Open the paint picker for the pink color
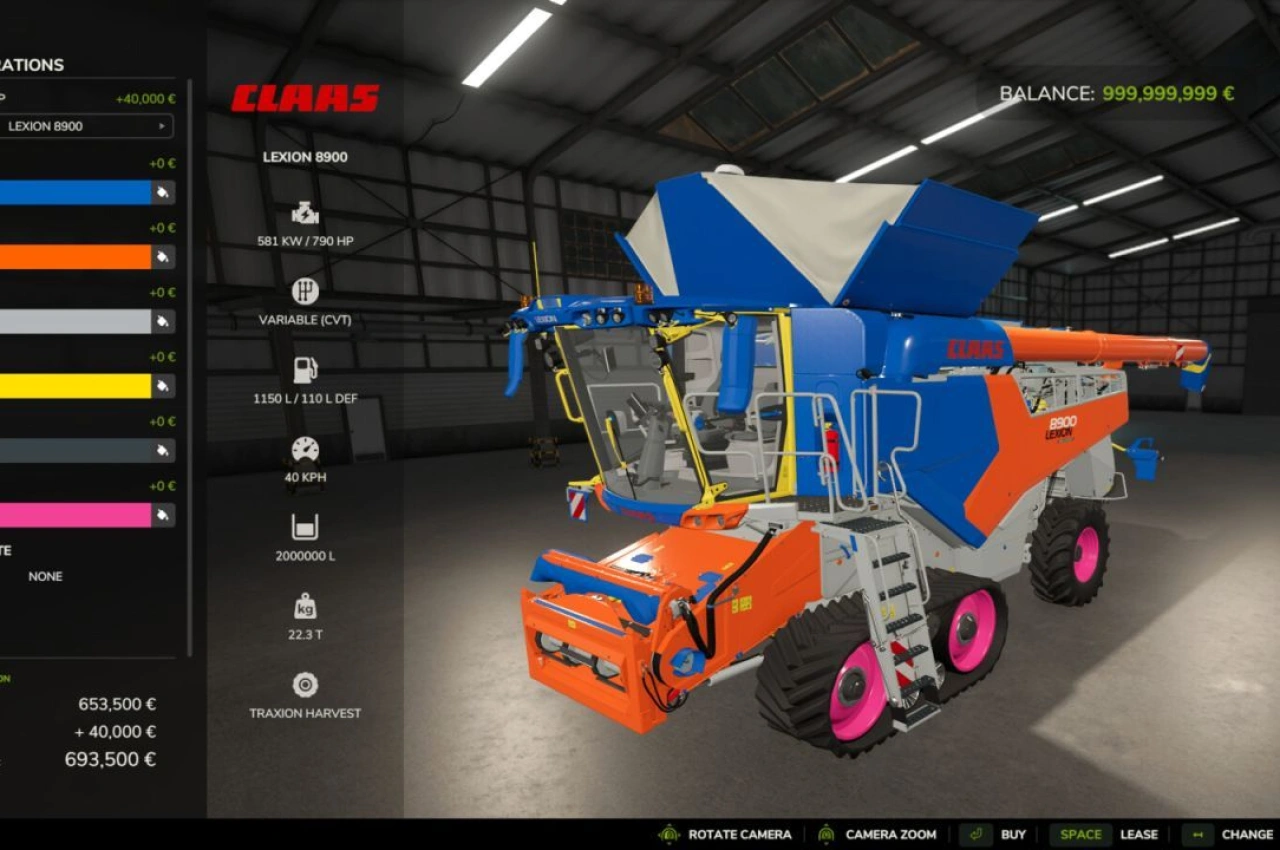Viewport: 1280px width, 850px height. (162, 515)
